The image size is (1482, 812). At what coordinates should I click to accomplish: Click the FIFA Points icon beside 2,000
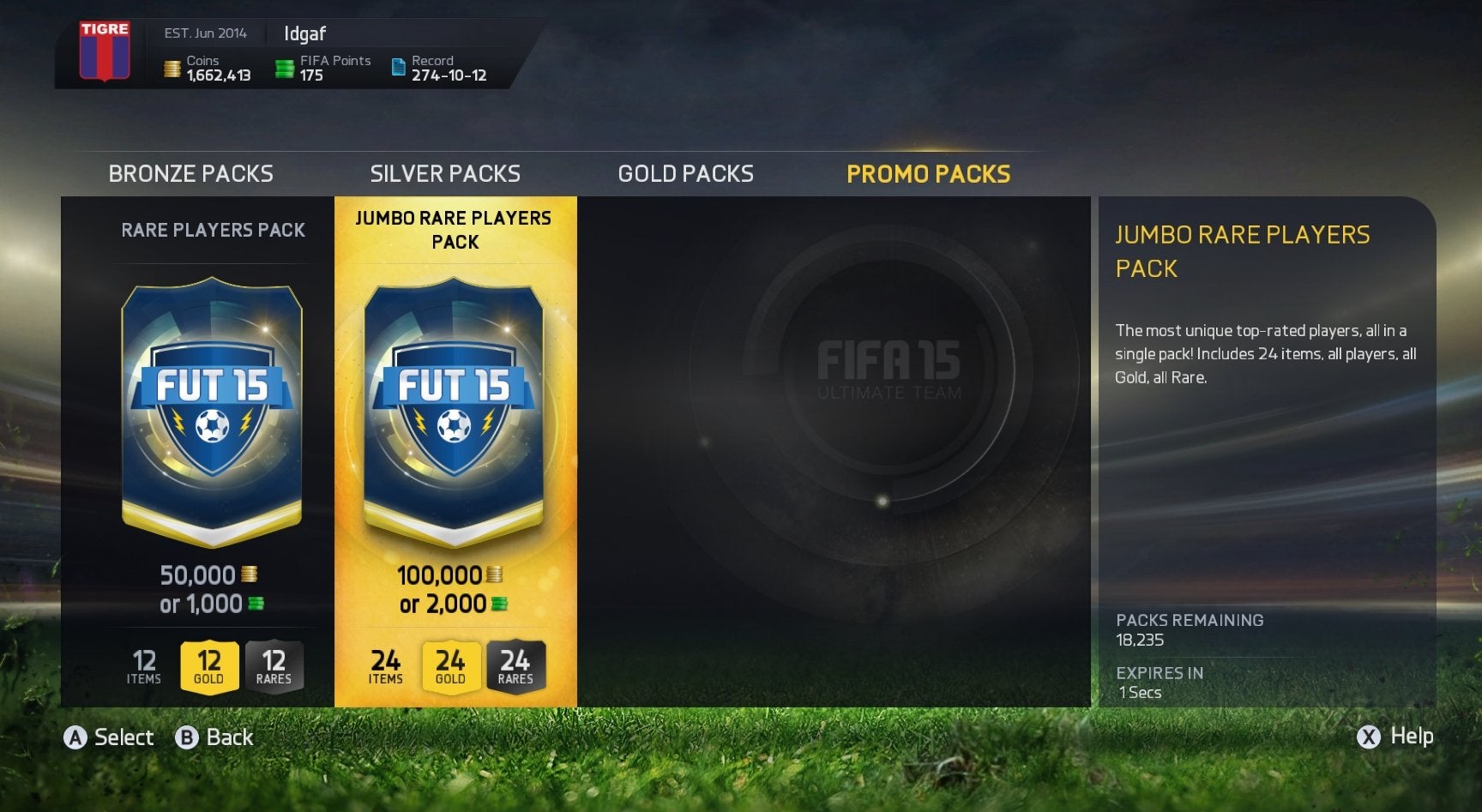pos(500,604)
